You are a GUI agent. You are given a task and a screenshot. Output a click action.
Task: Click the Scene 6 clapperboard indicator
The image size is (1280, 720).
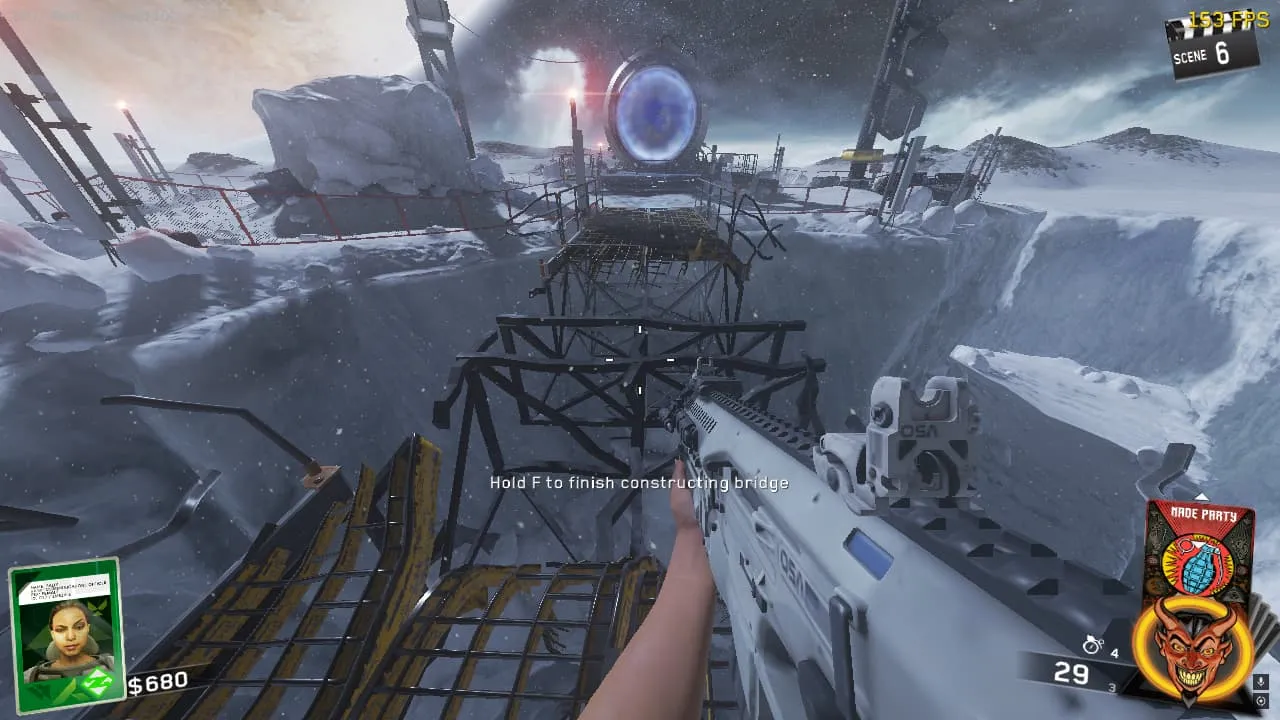[x=1213, y=47]
